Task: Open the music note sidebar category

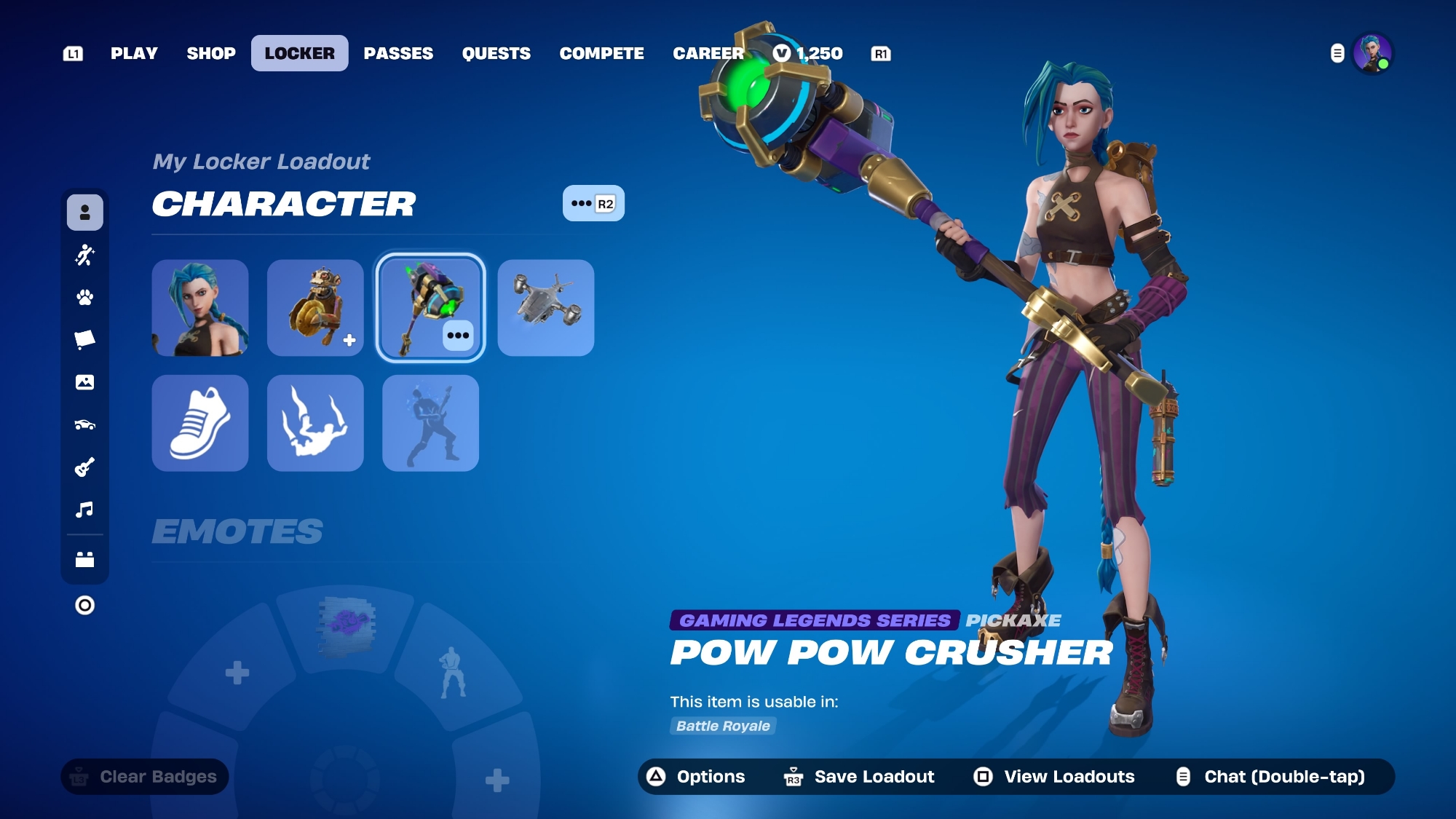Action: [84, 509]
